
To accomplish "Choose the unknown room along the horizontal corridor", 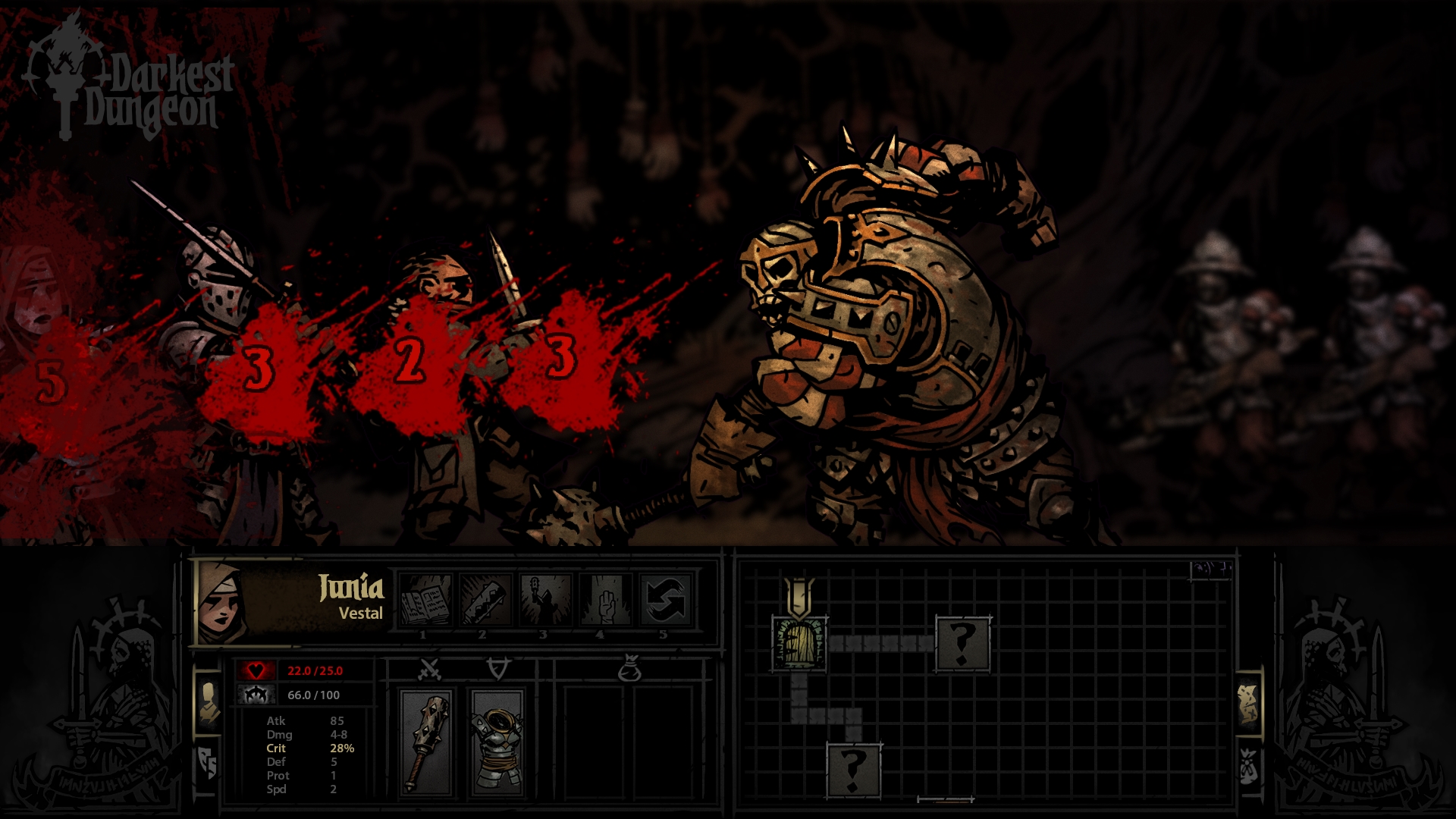I will pyautogui.click(x=962, y=643).
